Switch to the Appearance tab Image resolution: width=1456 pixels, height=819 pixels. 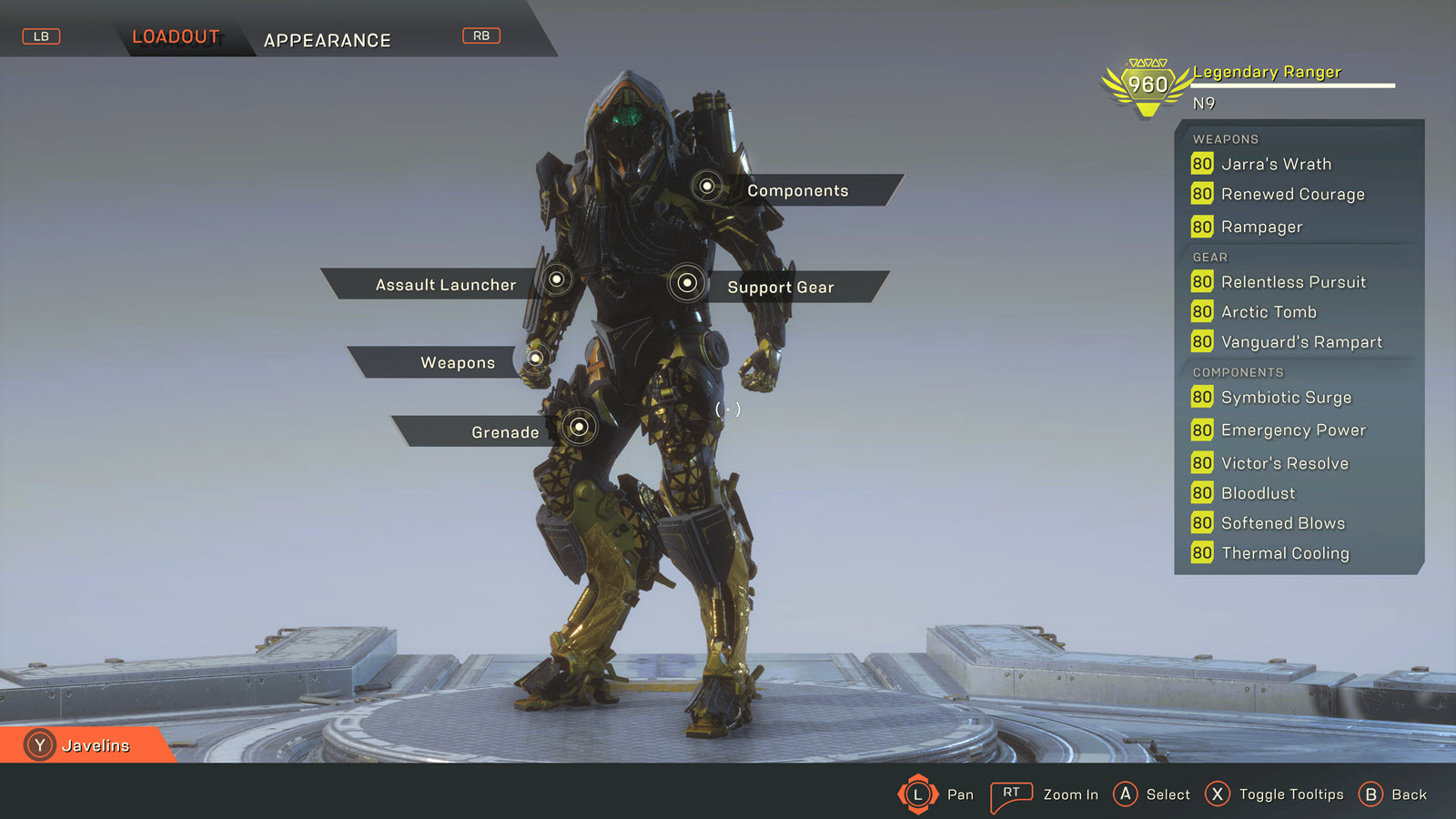coord(327,40)
